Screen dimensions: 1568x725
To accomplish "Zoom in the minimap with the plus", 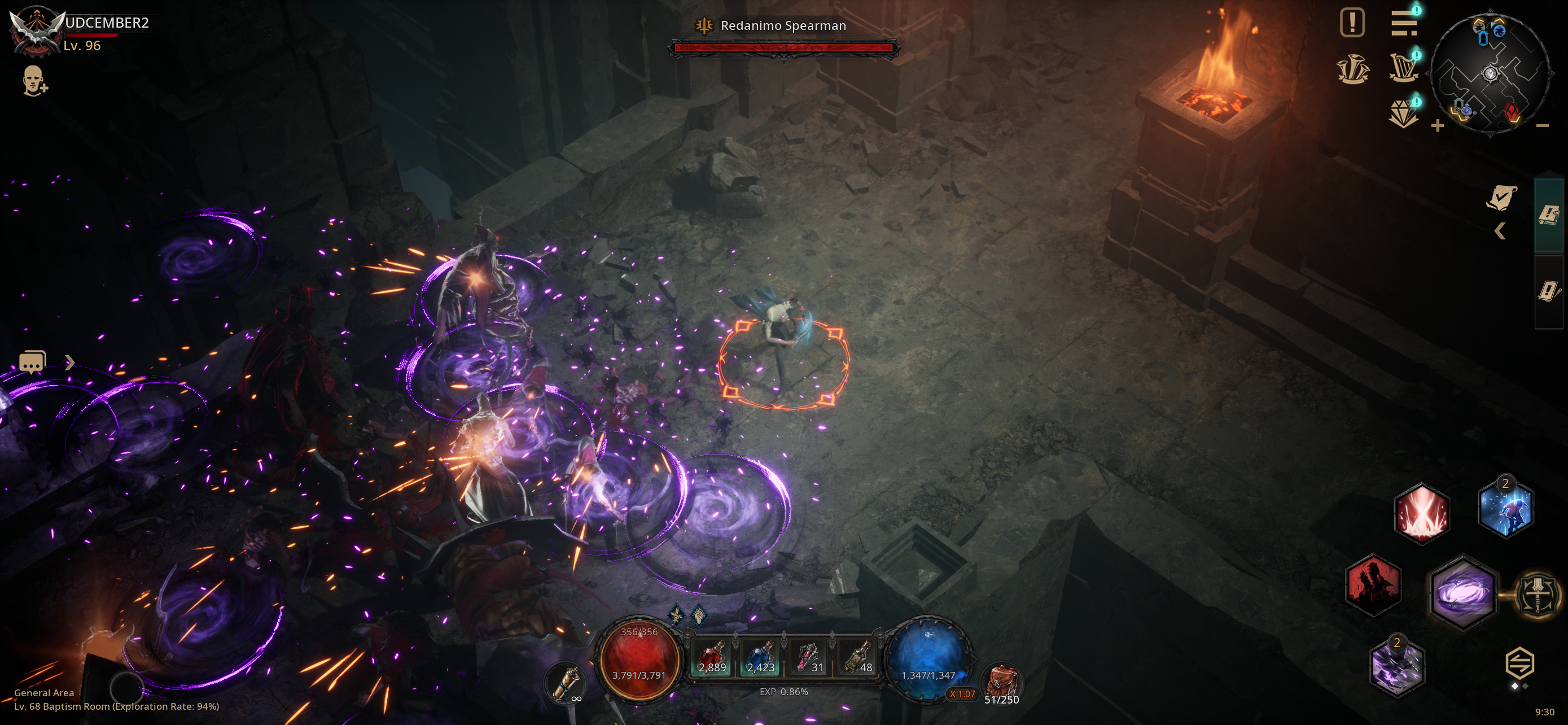I will 1437,126.
